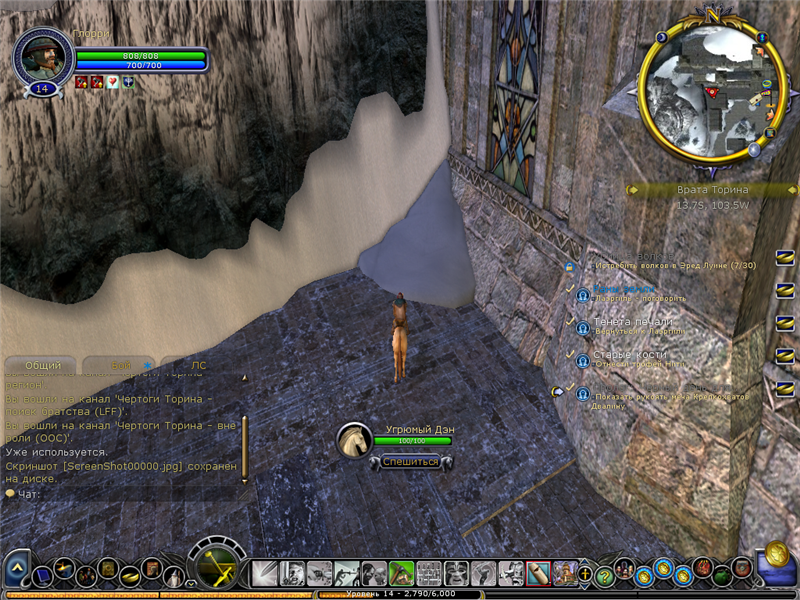
Task: Click the gold coin store icon
Action: pos(776,555)
